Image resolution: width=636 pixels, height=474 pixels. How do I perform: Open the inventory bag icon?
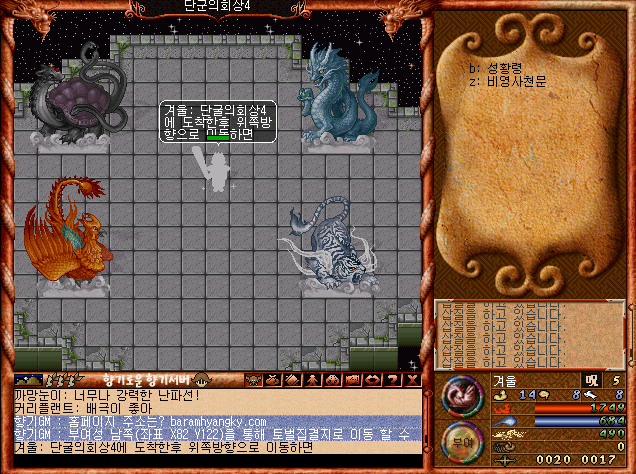pos(271,380)
